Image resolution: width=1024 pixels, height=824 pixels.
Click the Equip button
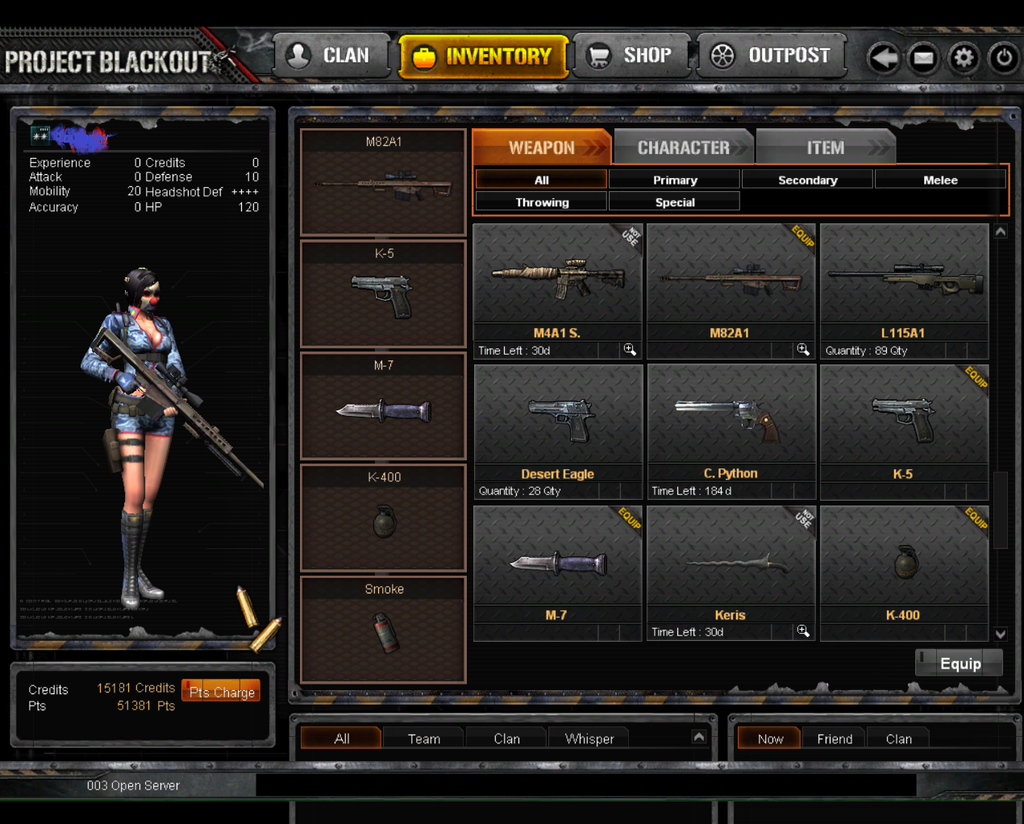959,664
